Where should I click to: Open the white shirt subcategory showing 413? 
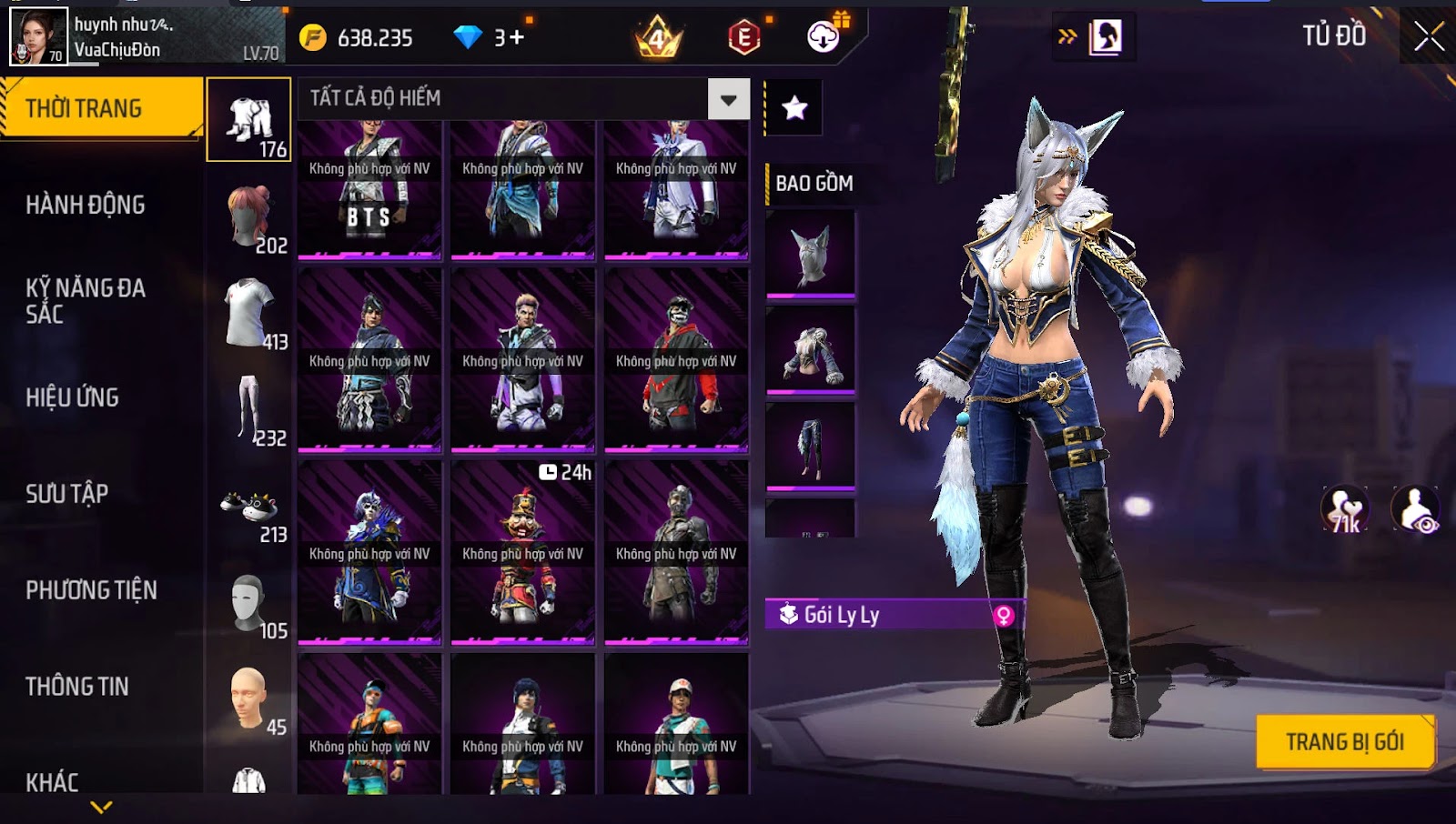[249, 315]
